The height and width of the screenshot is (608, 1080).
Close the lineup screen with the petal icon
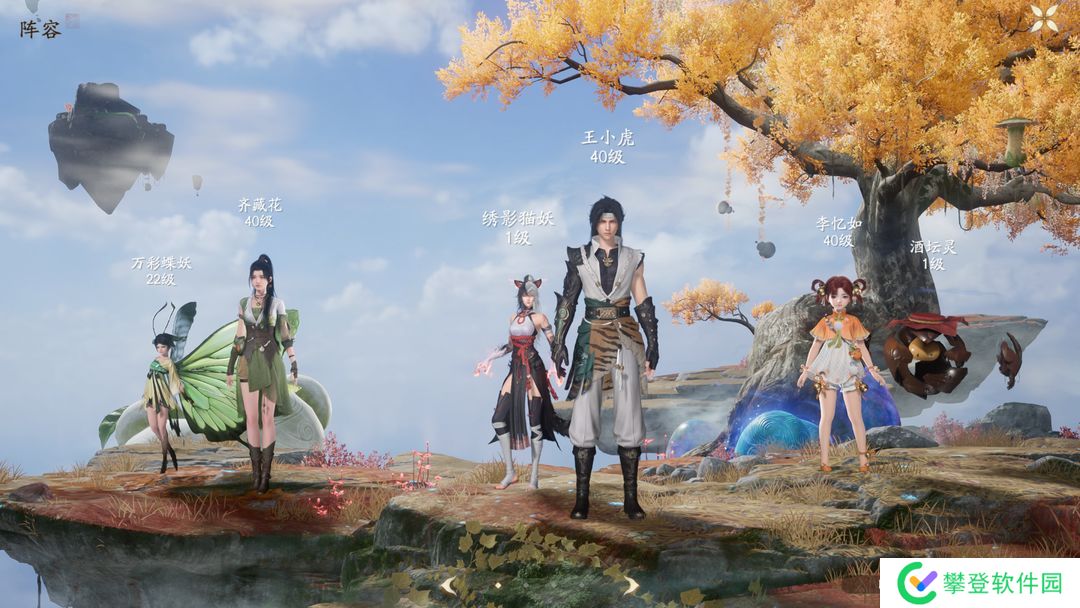point(1044,18)
